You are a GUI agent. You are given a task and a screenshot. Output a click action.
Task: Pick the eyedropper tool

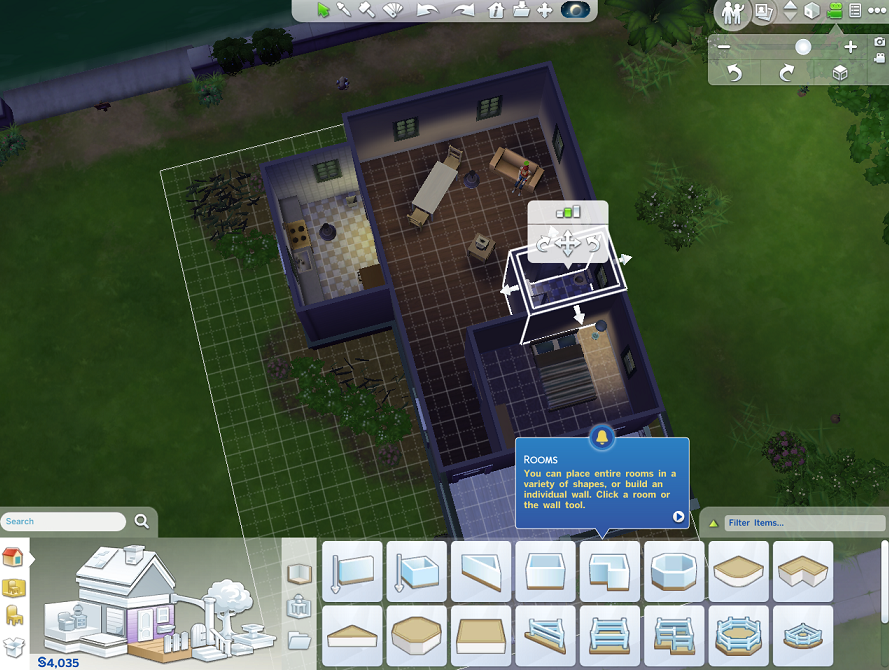click(x=345, y=10)
